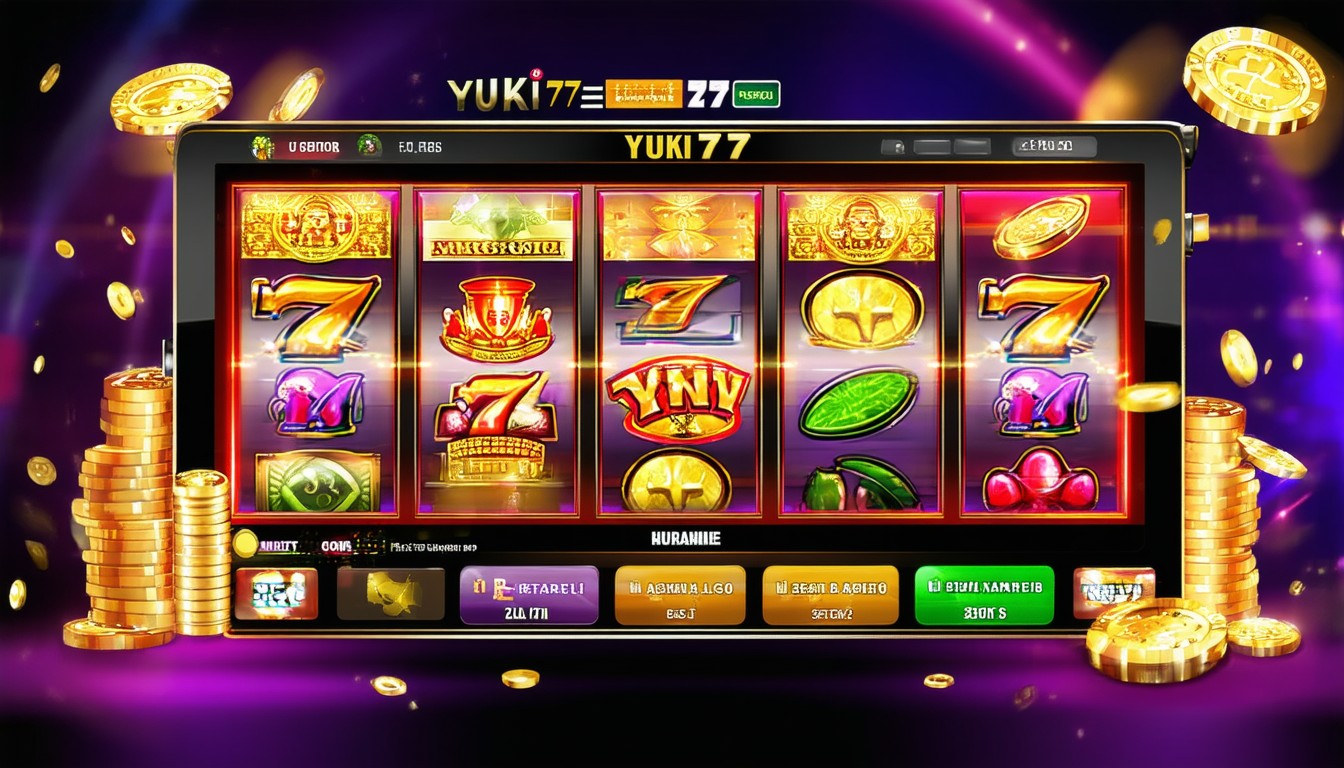Click the green badge beside the top logo

(x=755, y=95)
